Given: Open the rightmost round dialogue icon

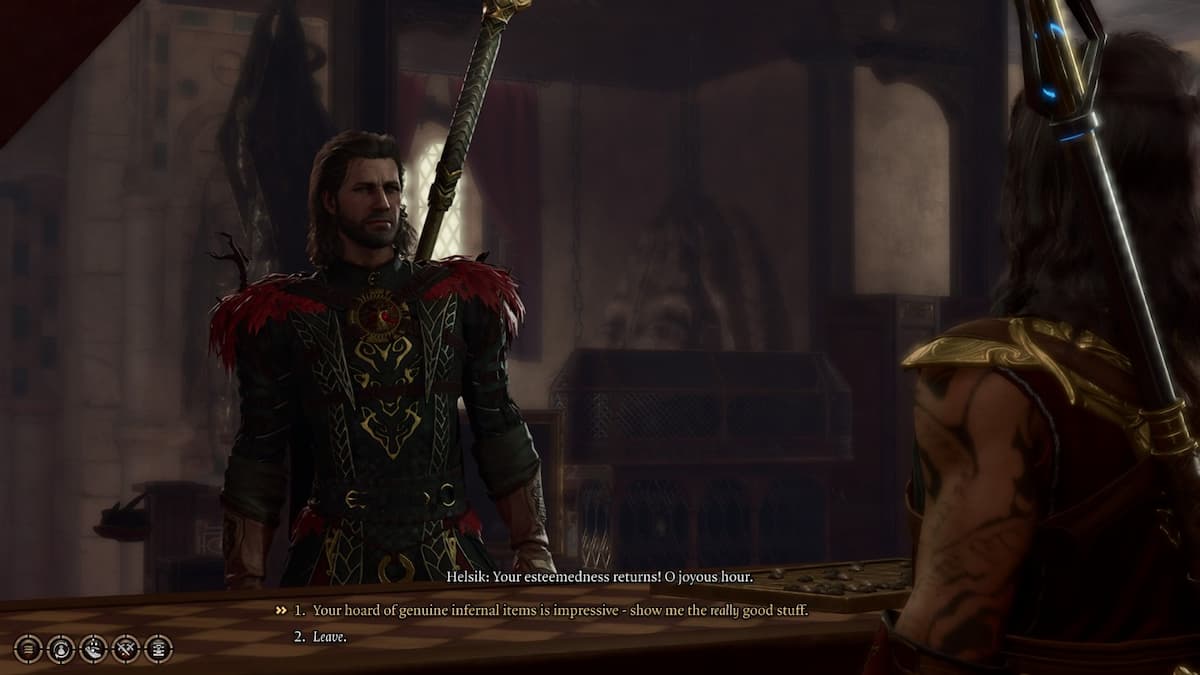Looking at the screenshot, I should tap(158, 649).
